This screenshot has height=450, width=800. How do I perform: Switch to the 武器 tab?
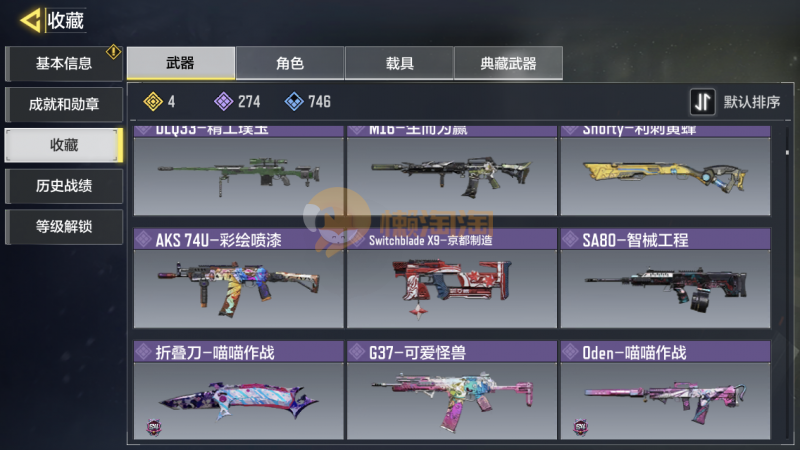pos(181,64)
